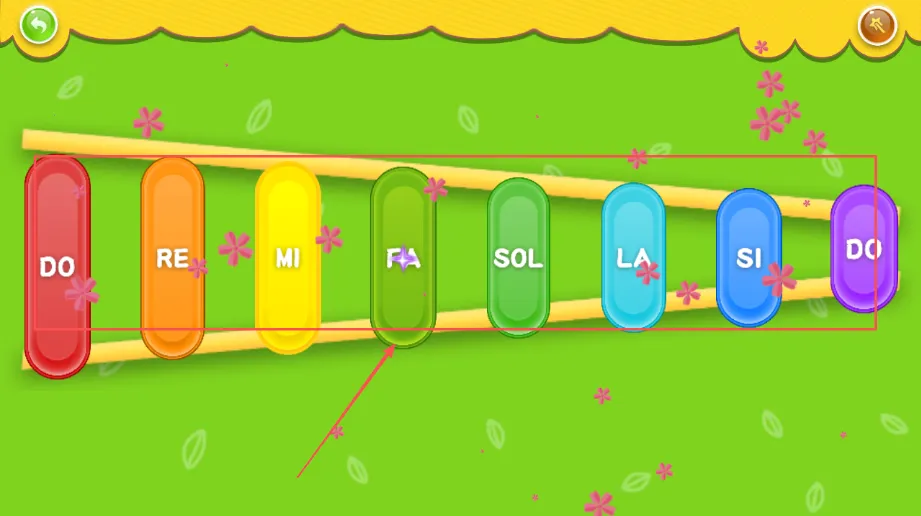921x516 pixels.
Task: Strike the cyan LA key
Action: point(633,257)
